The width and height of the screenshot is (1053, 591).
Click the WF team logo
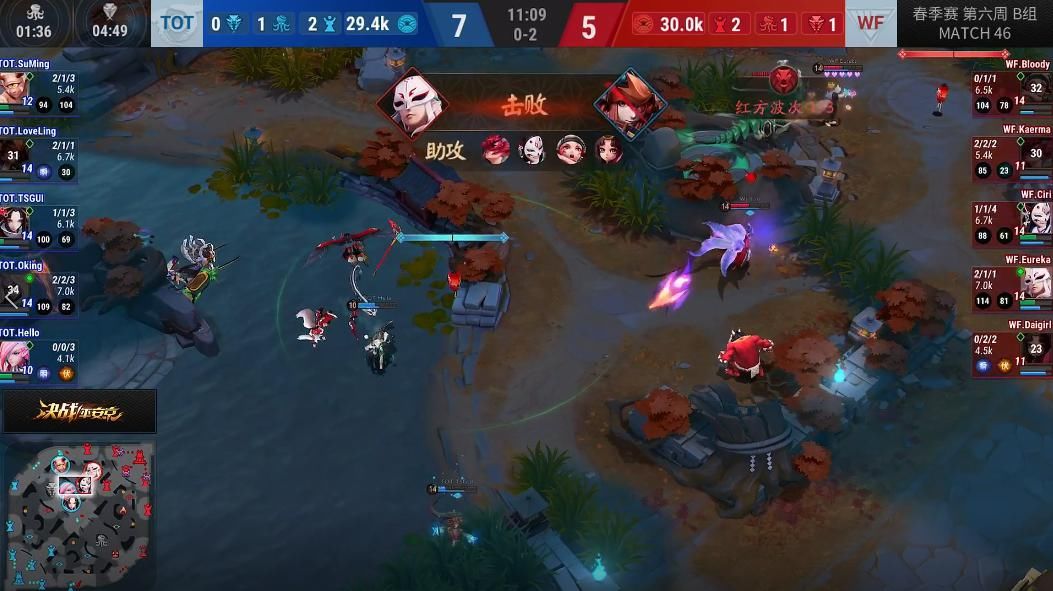(871, 23)
